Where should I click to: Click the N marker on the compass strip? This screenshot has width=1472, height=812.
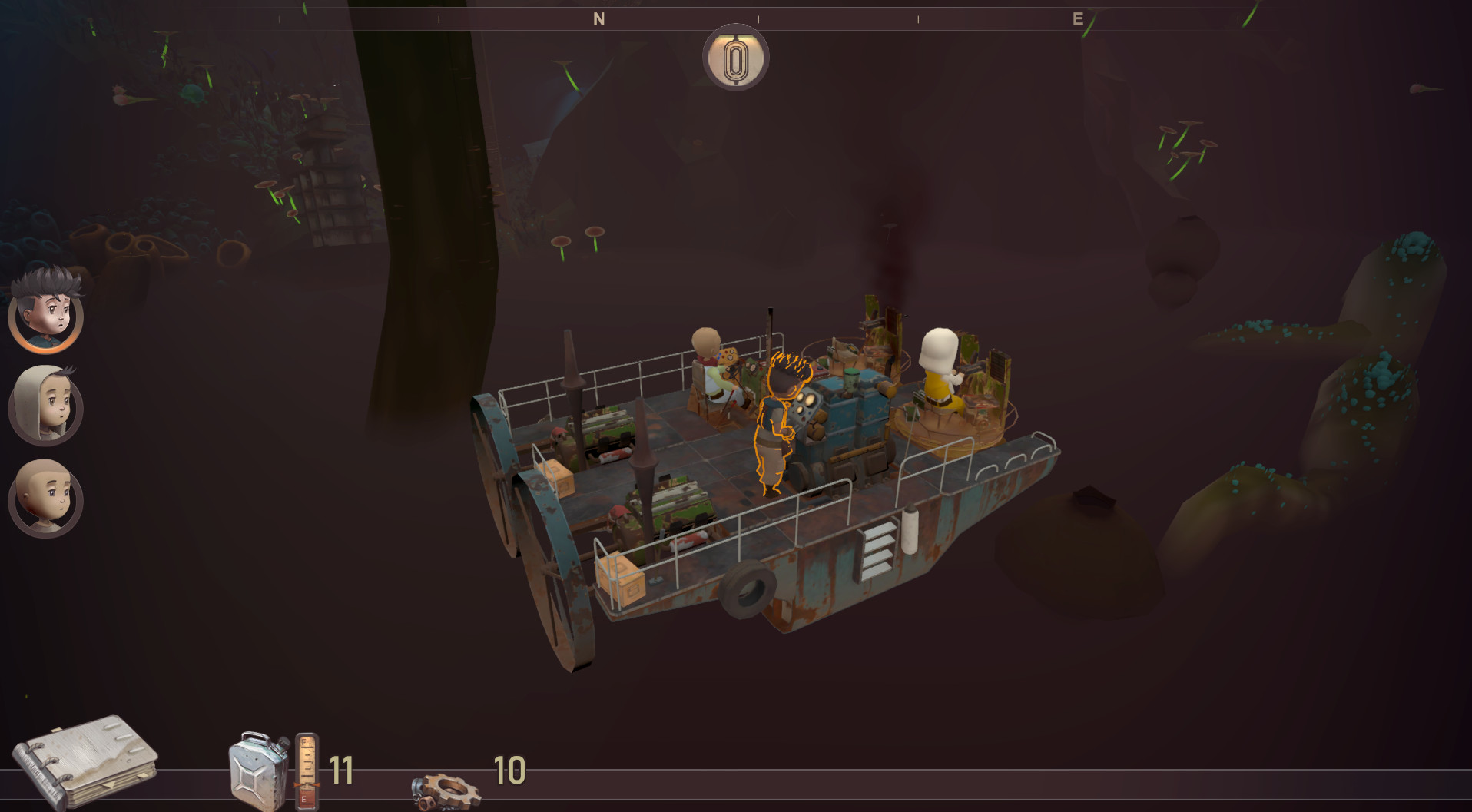[598, 18]
